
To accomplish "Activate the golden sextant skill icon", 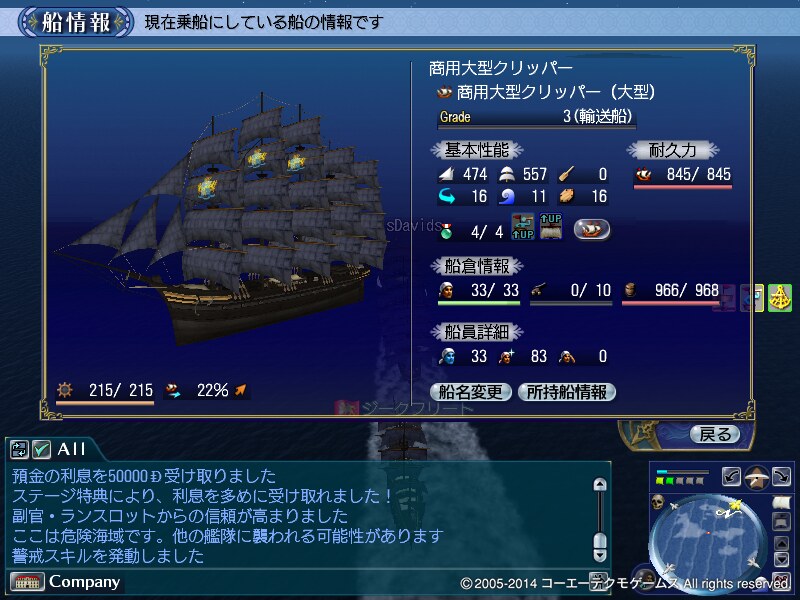I will (x=779, y=297).
